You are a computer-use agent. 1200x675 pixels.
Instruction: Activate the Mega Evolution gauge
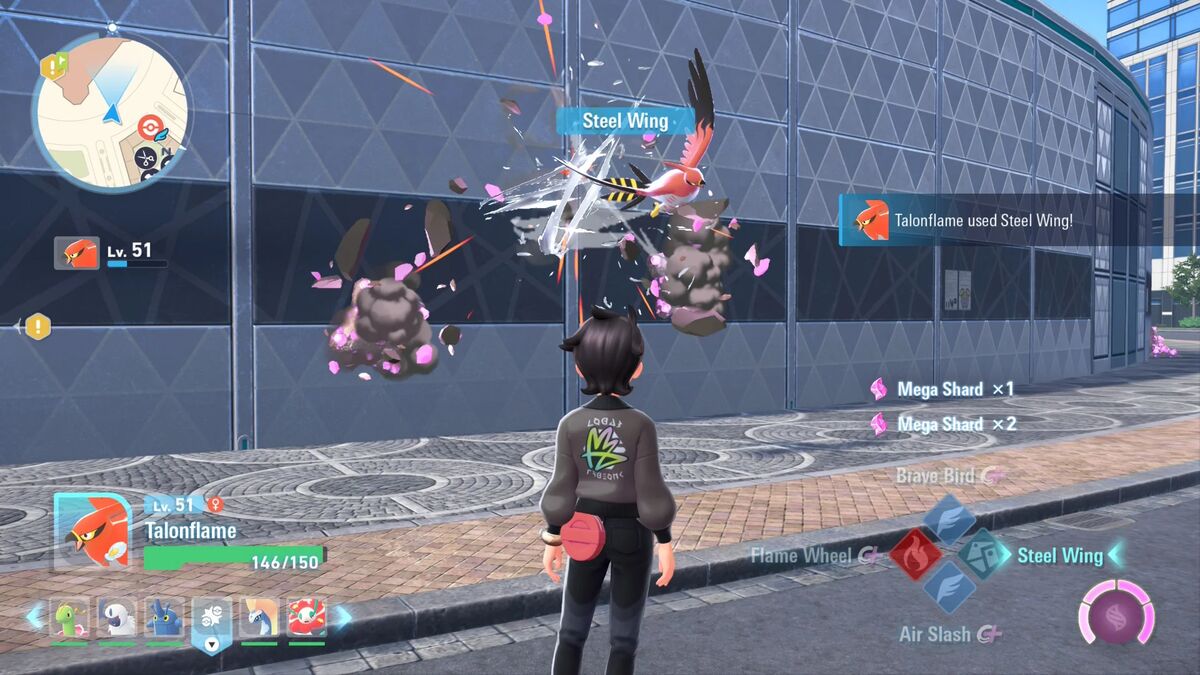[1115, 611]
